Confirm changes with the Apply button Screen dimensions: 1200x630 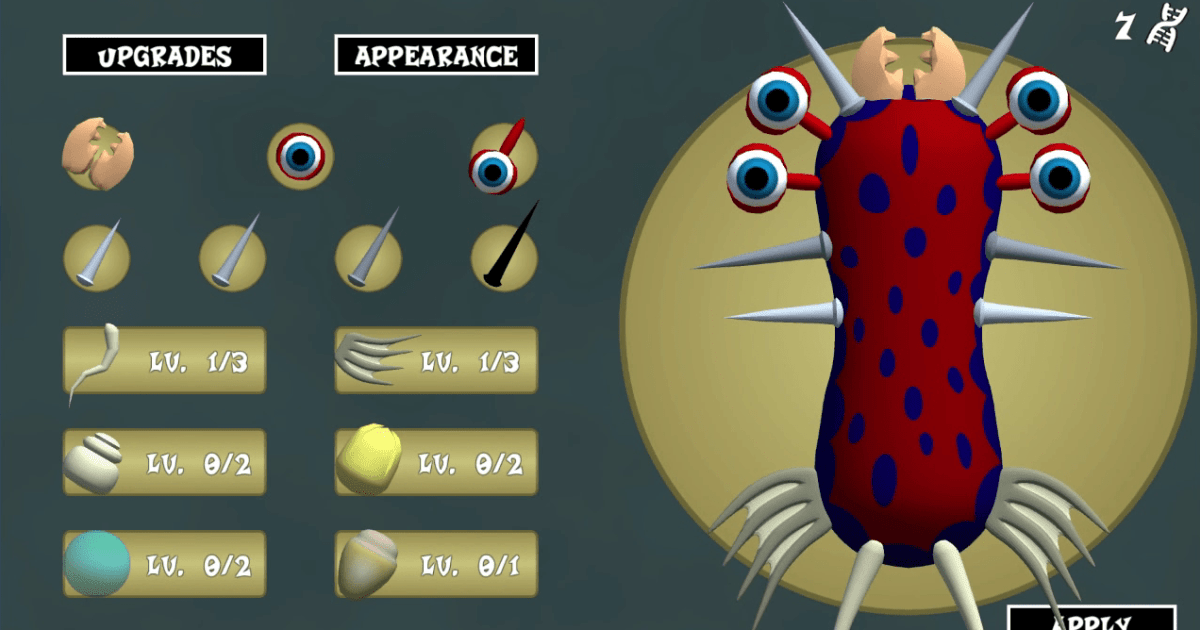1091,619
